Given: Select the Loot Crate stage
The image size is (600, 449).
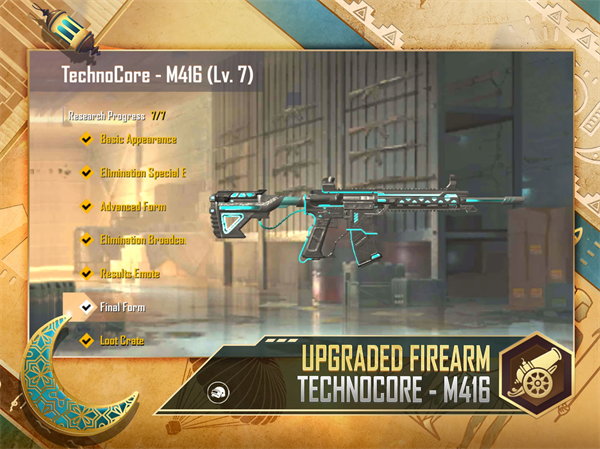Looking at the screenshot, I should (x=122, y=341).
